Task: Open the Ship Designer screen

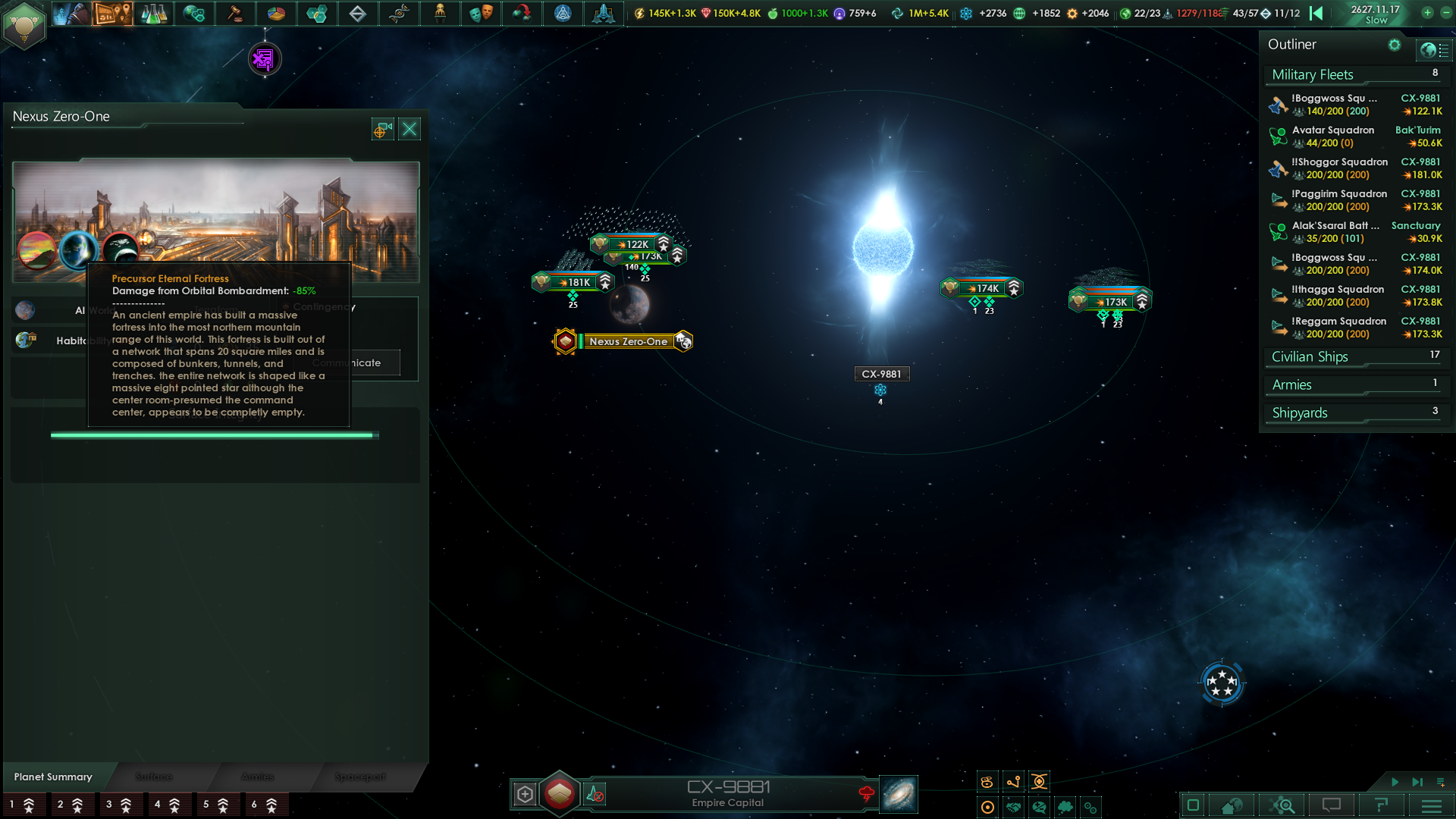Action: pos(563,13)
